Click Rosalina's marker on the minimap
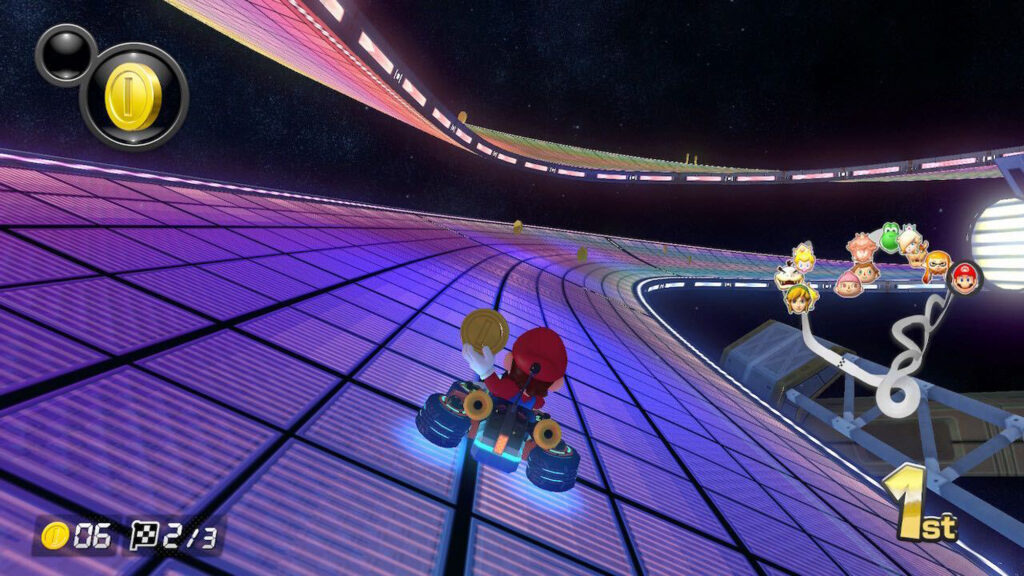 coord(911,241)
